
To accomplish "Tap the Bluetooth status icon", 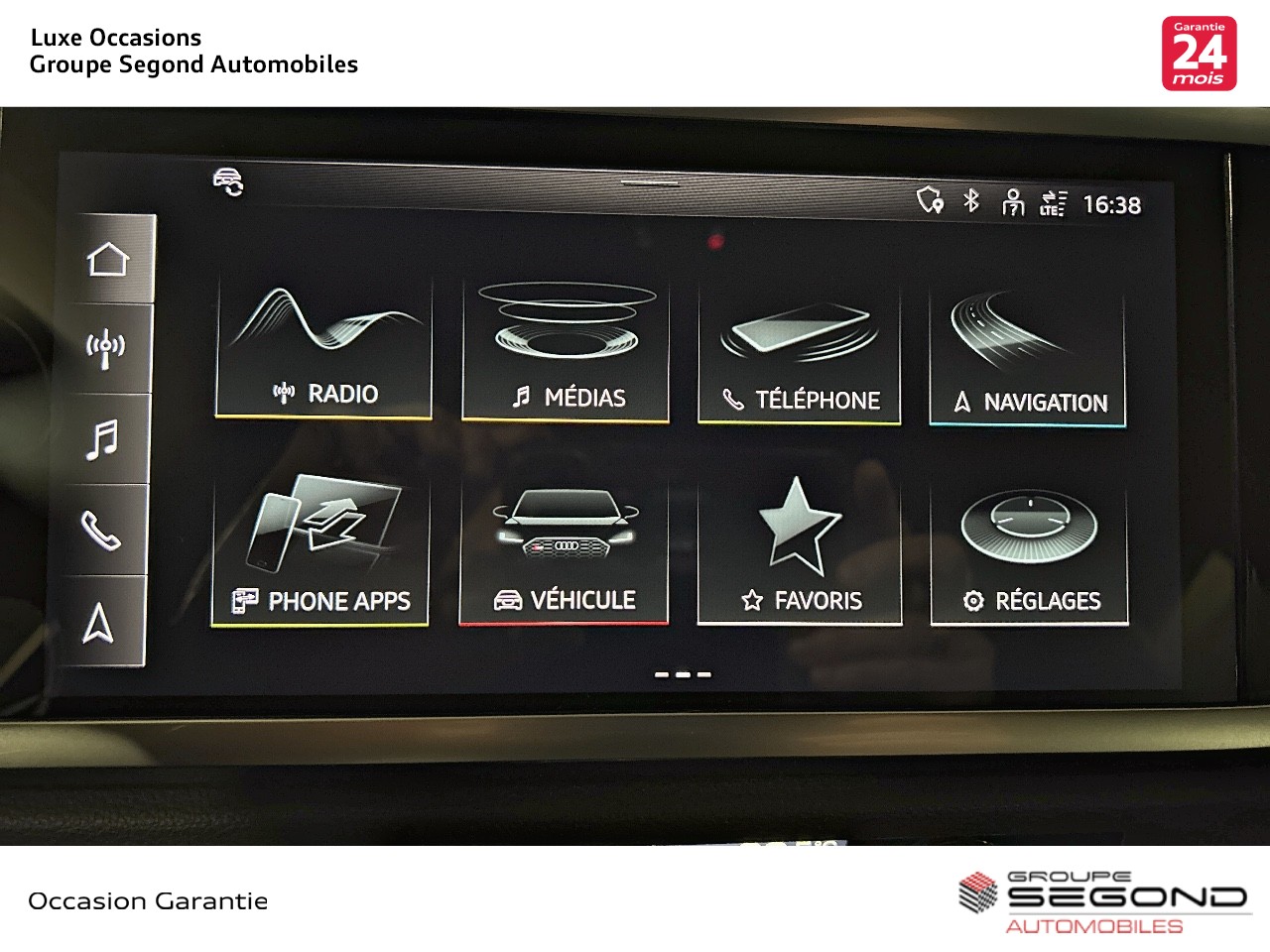I will (x=971, y=200).
